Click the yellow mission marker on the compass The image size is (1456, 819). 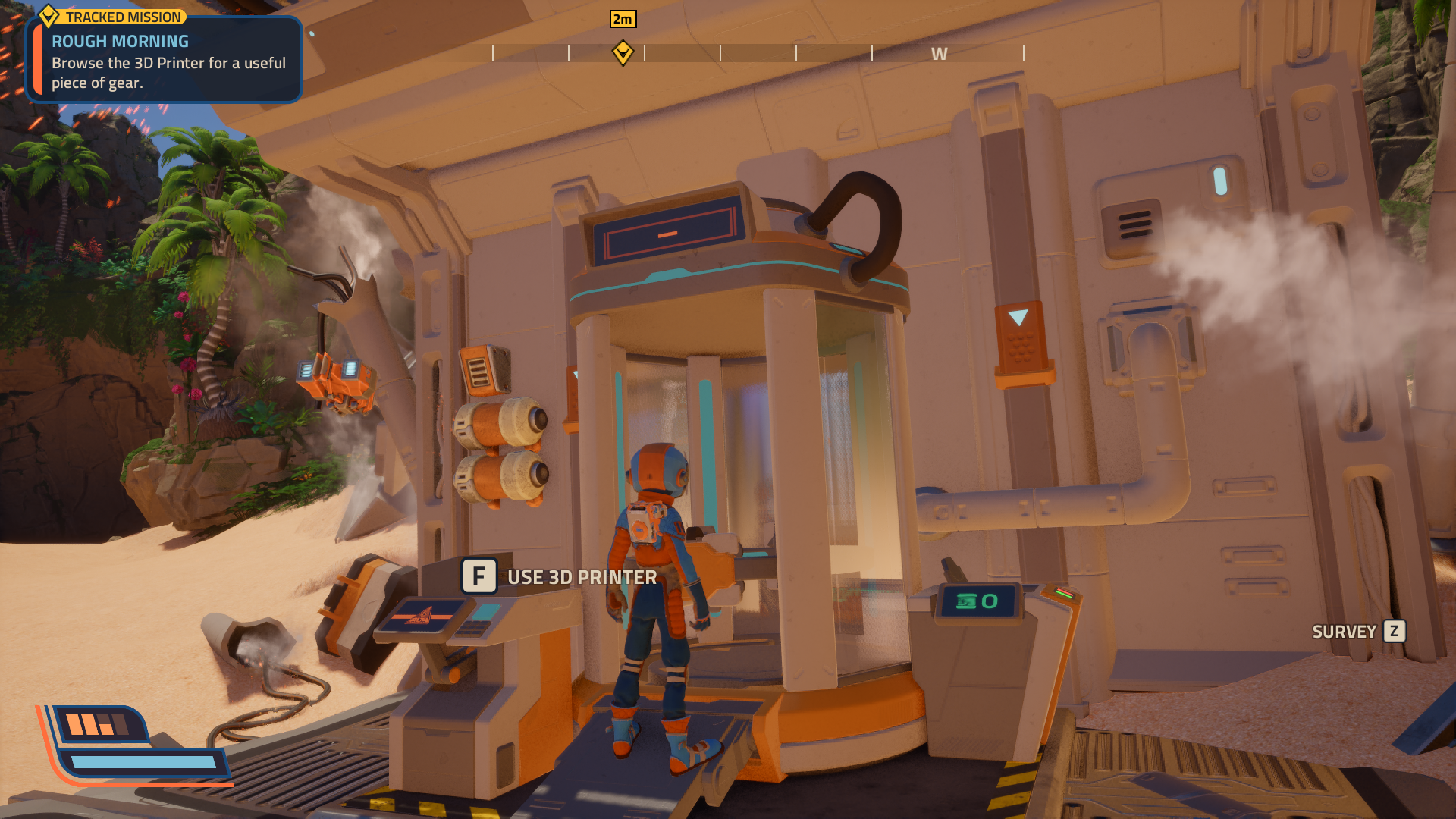pos(623,53)
